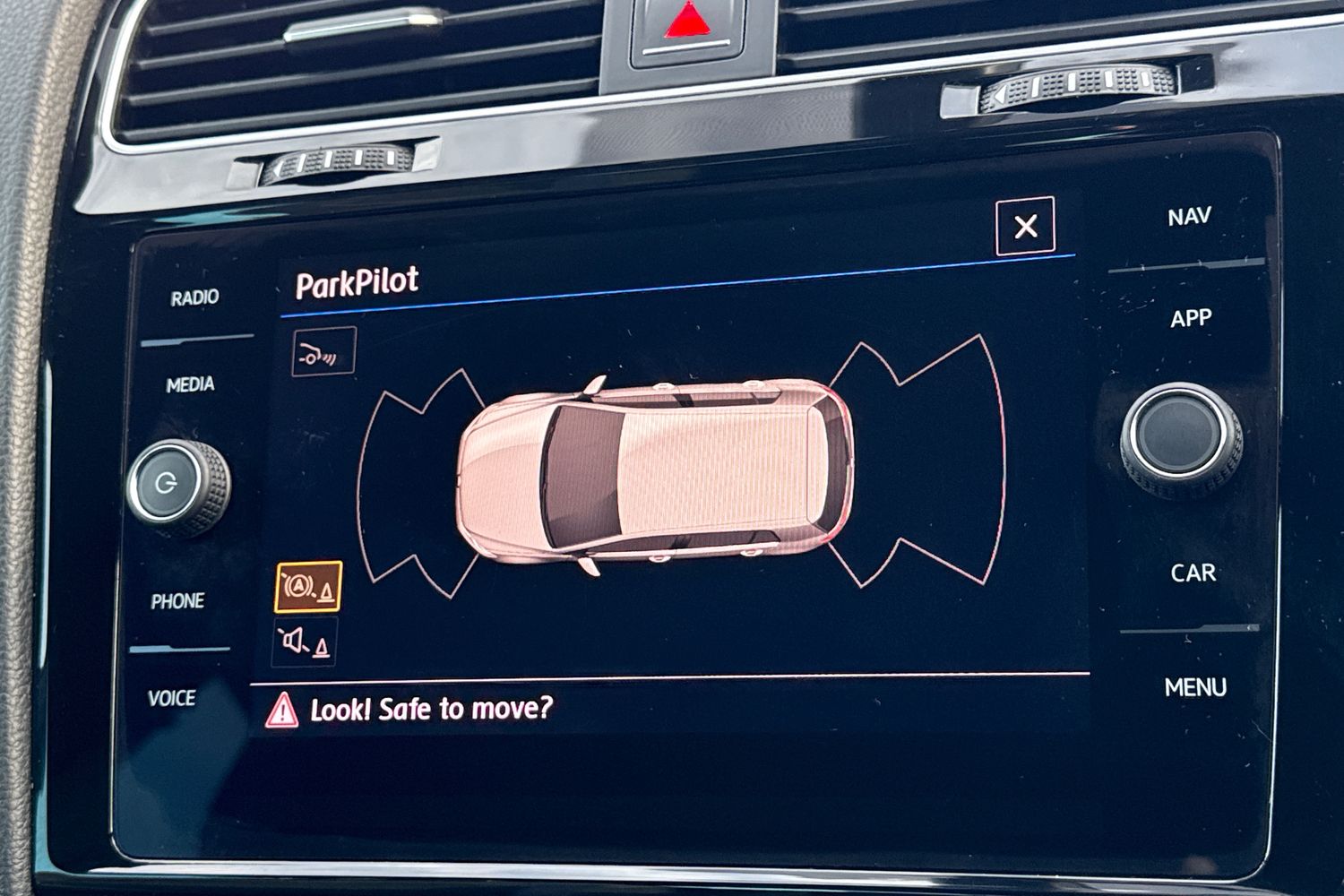This screenshot has height=896, width=1344.
Task: Toggle the automatic braking manoeuvre icon
Action: (x=308, y=587)
